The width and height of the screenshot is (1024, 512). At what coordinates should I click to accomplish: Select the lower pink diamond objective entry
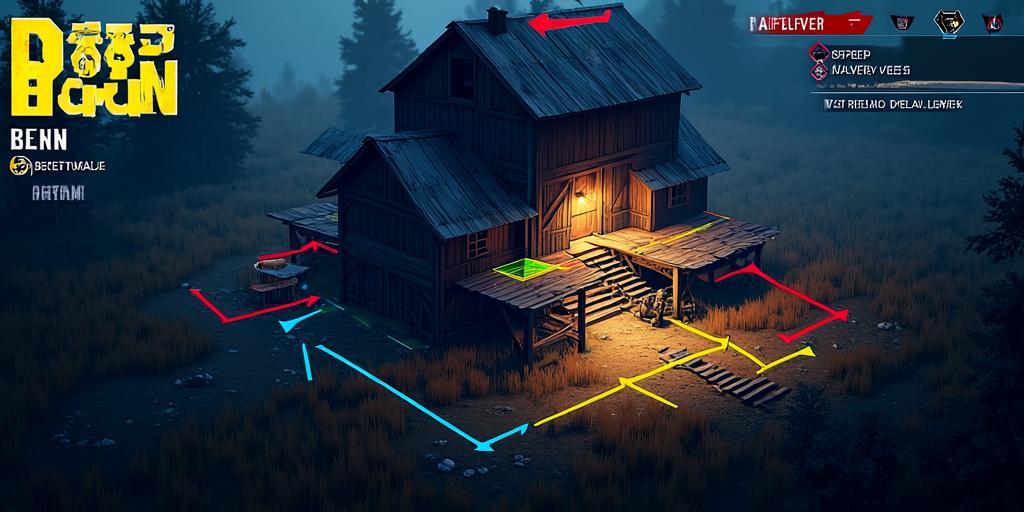(820, 71)
